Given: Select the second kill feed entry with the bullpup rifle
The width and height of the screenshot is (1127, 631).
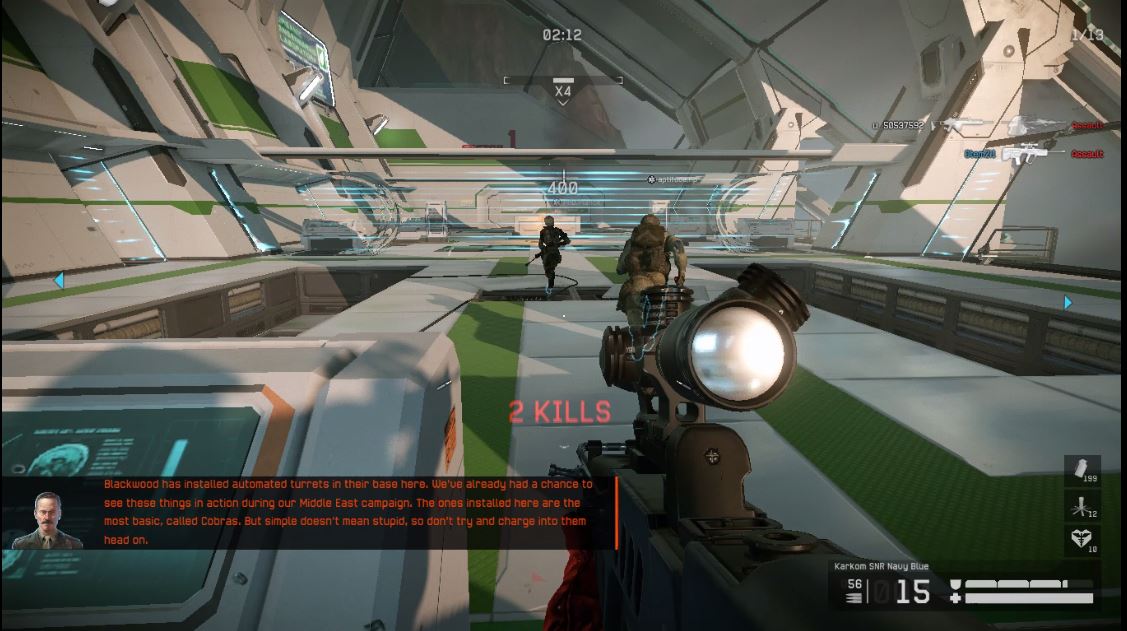Looking at the screenshot, I should pyautogui.click(x=1032, y=154).
